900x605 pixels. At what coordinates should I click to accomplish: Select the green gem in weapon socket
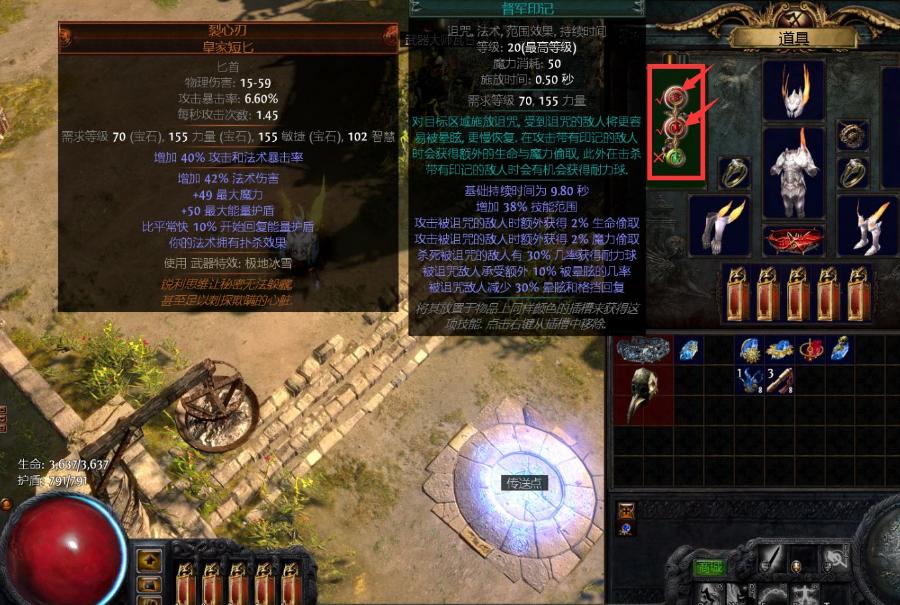click(677, 156)
